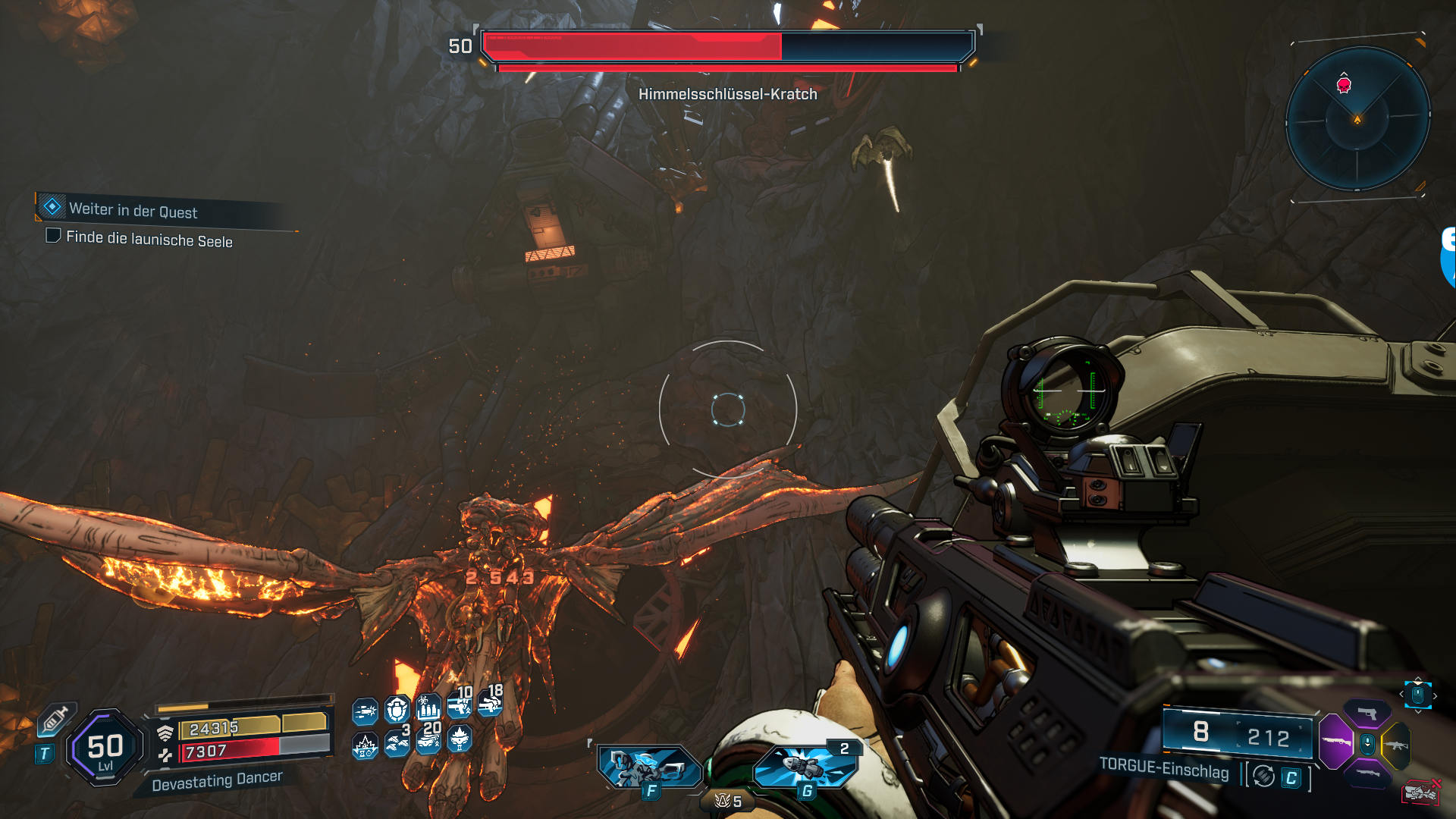The height and width of the screenshot is (819, 1456).
Task: Inspect the turtle shell shield buff icon
Action: pos(397,711)
